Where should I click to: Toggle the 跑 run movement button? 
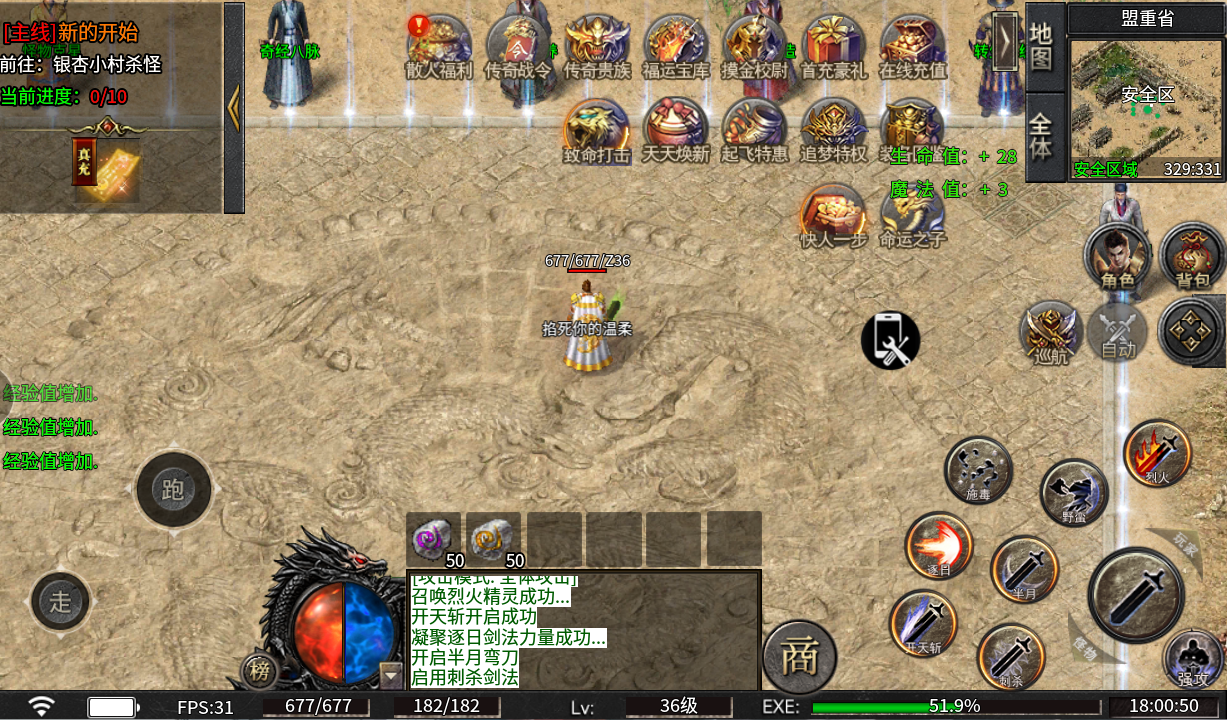click(x=173, y=490)
